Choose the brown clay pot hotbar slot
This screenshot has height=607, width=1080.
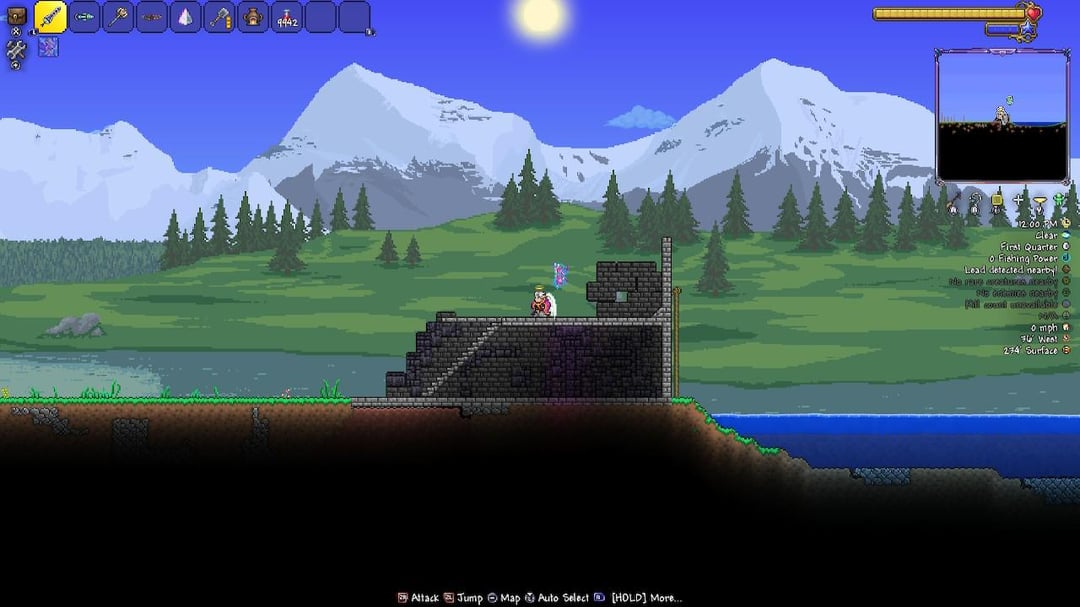pyautogui.click(x=253, y=17)
